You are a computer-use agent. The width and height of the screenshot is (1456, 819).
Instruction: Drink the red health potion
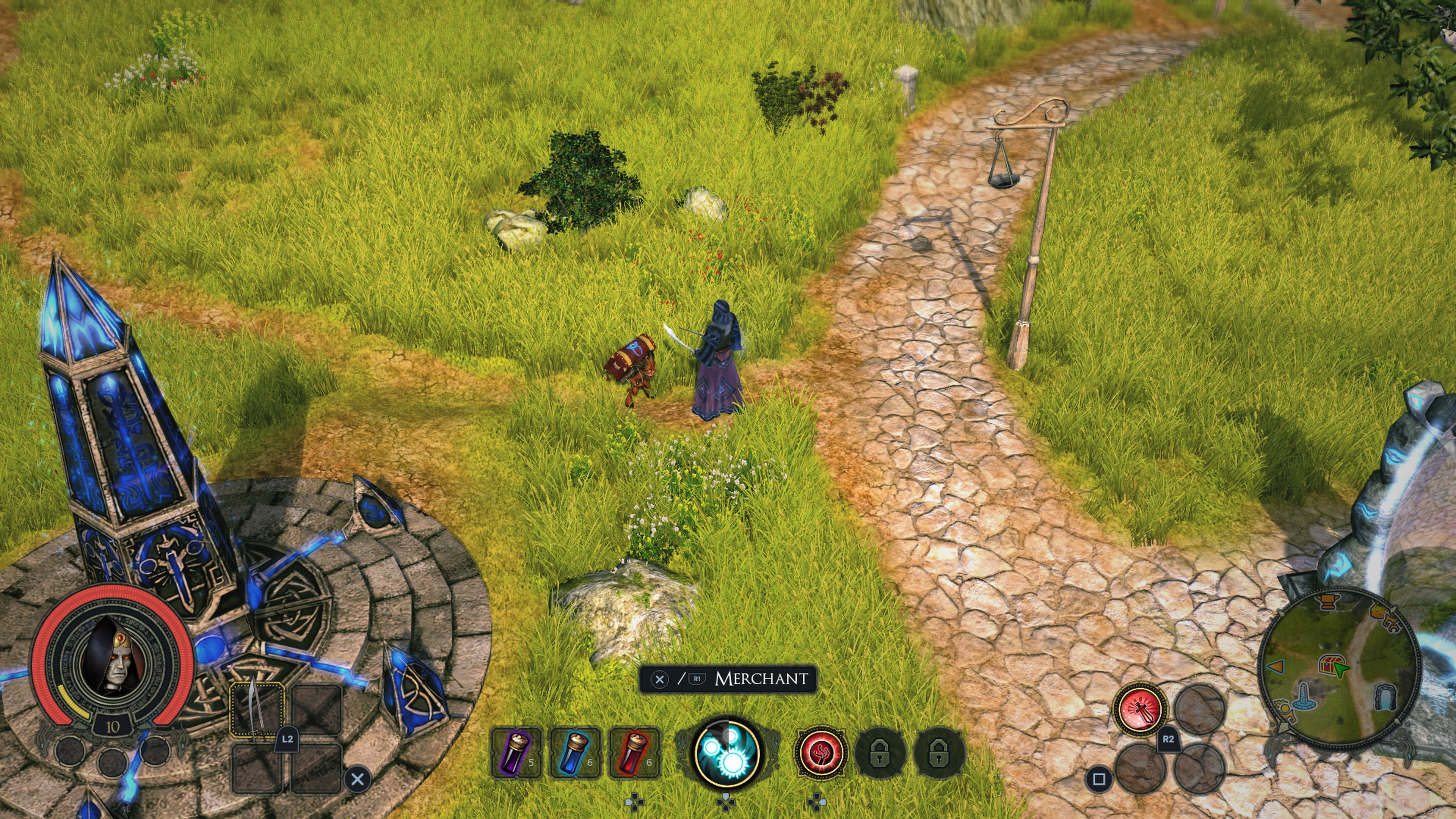click(634, 753)
